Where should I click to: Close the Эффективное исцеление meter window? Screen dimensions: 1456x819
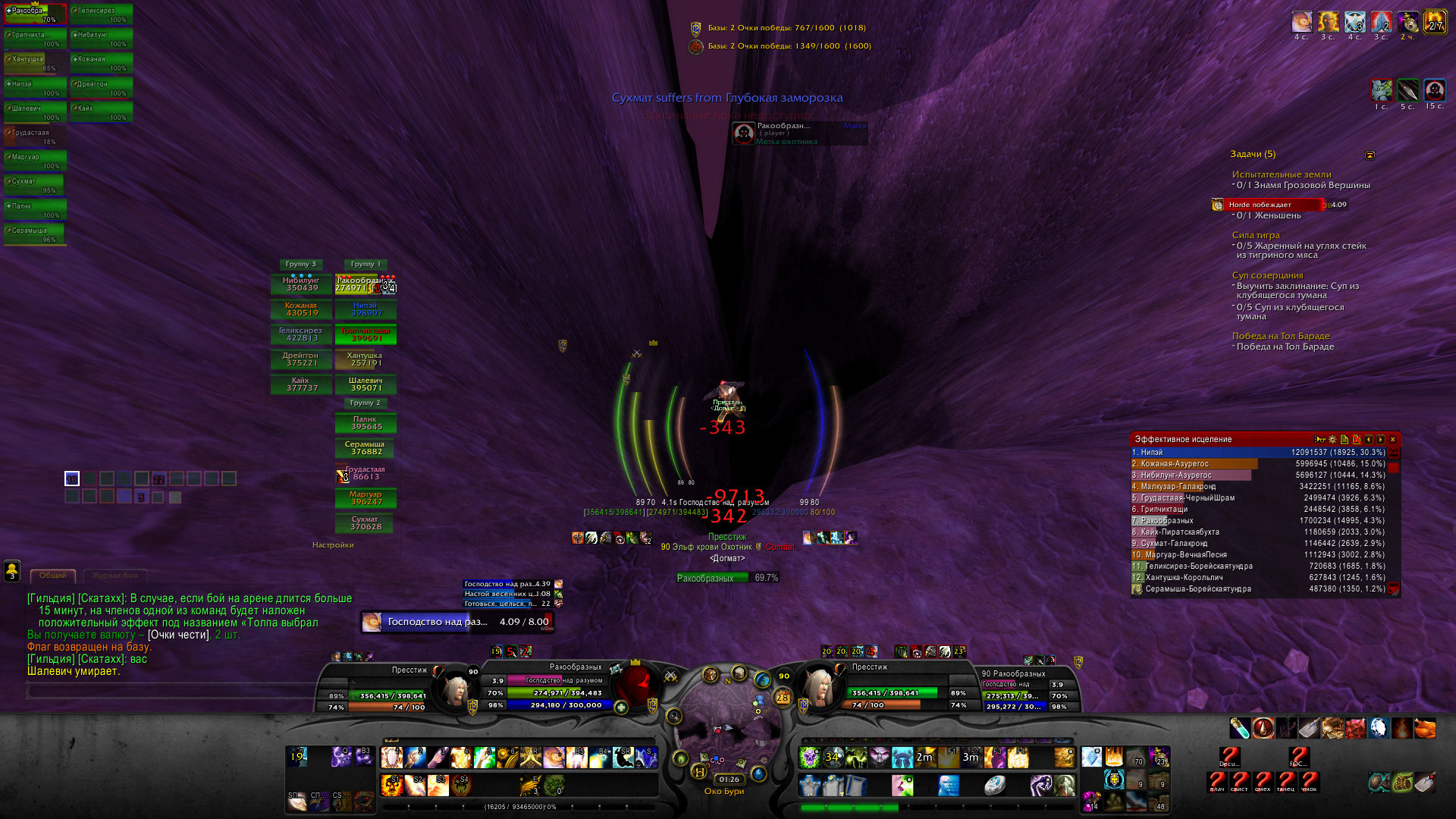click(1392, 440)
